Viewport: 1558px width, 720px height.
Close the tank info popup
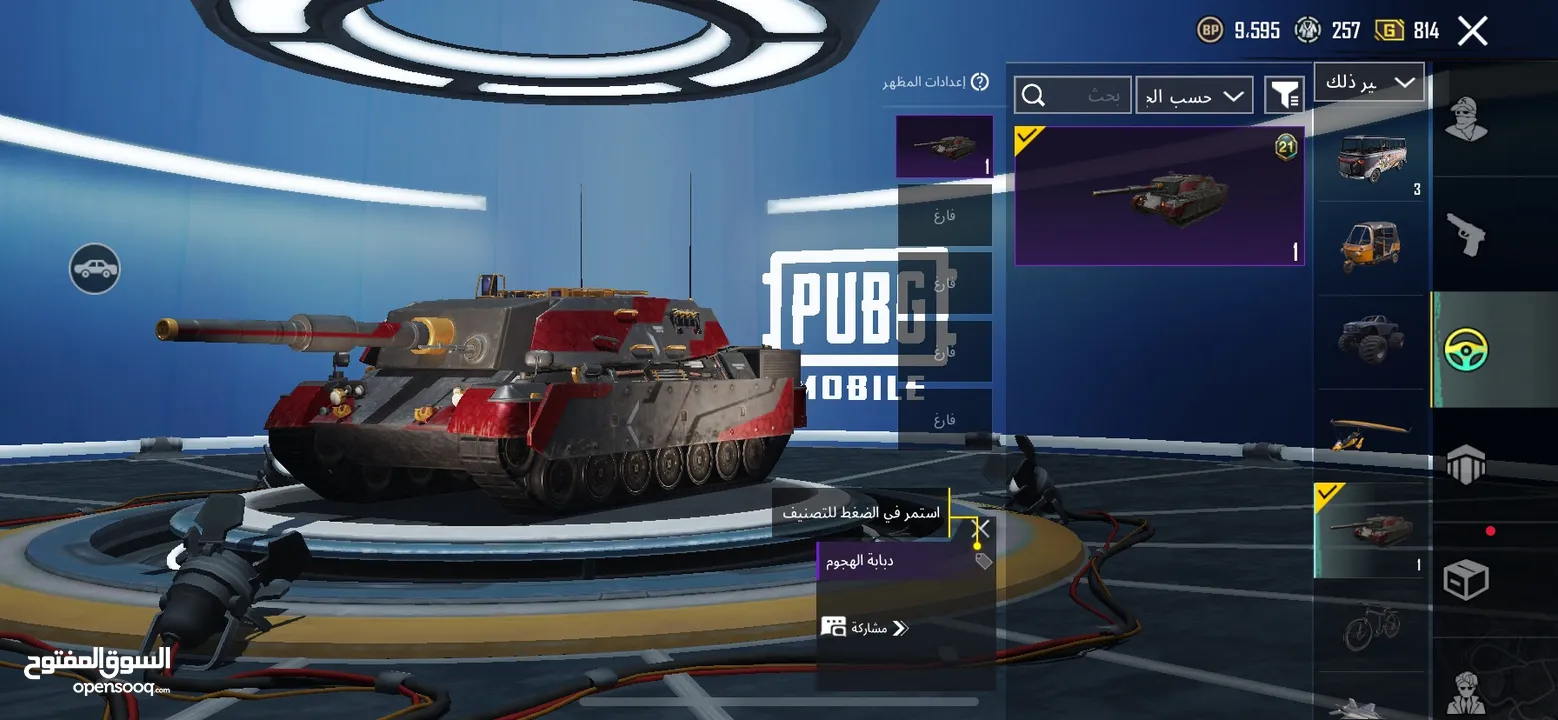pyautogui.click(x=983, y=528)
